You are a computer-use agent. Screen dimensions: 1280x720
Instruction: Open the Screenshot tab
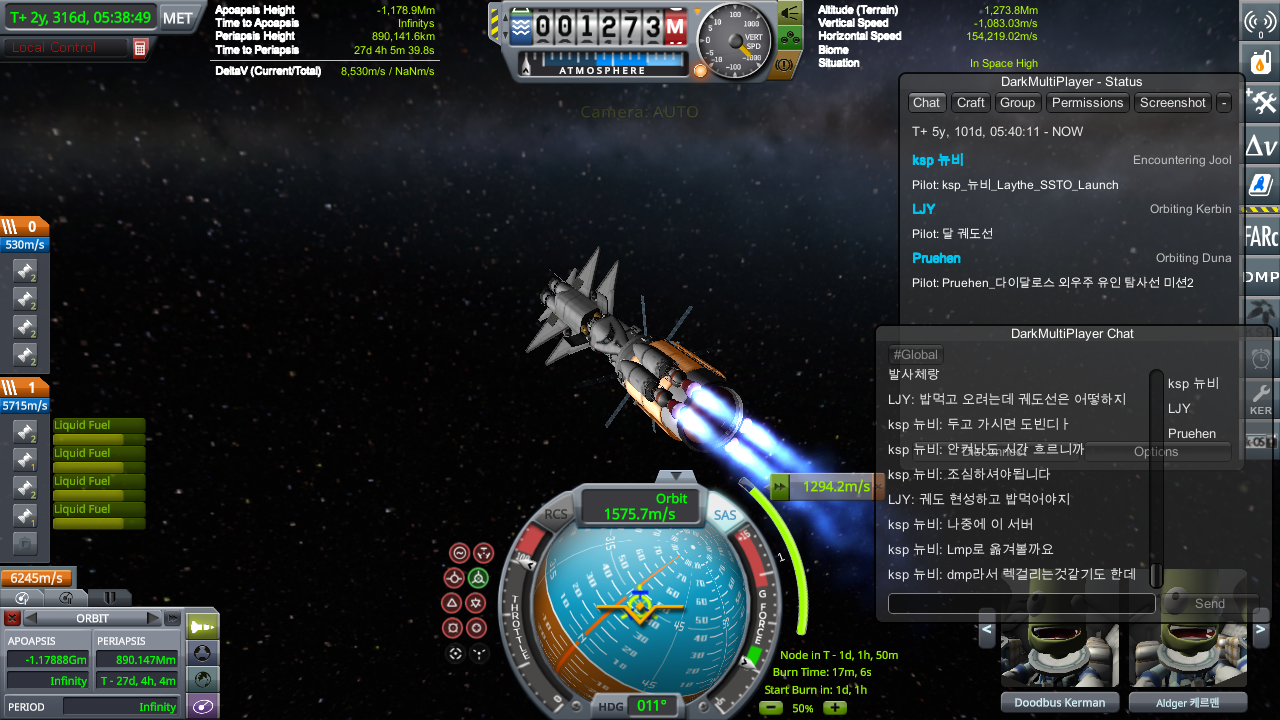tap(1172, 103)
